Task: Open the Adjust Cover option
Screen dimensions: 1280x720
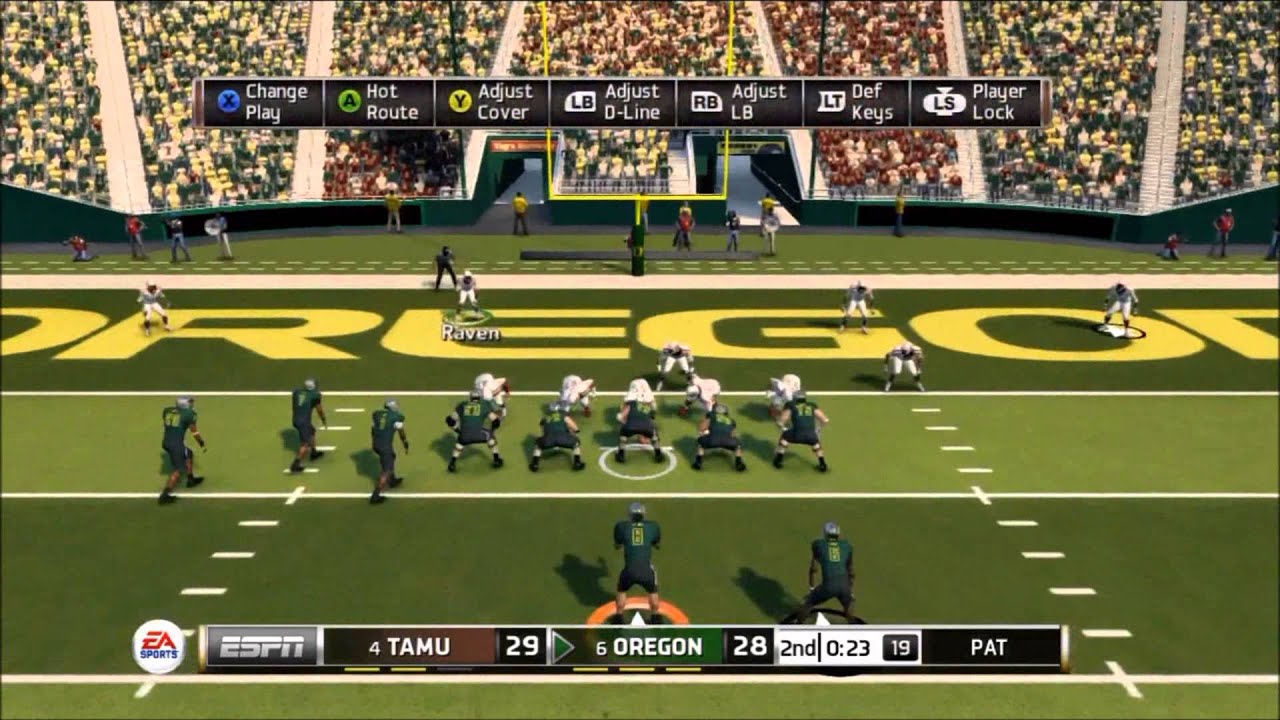Action: tap(491, 103)
